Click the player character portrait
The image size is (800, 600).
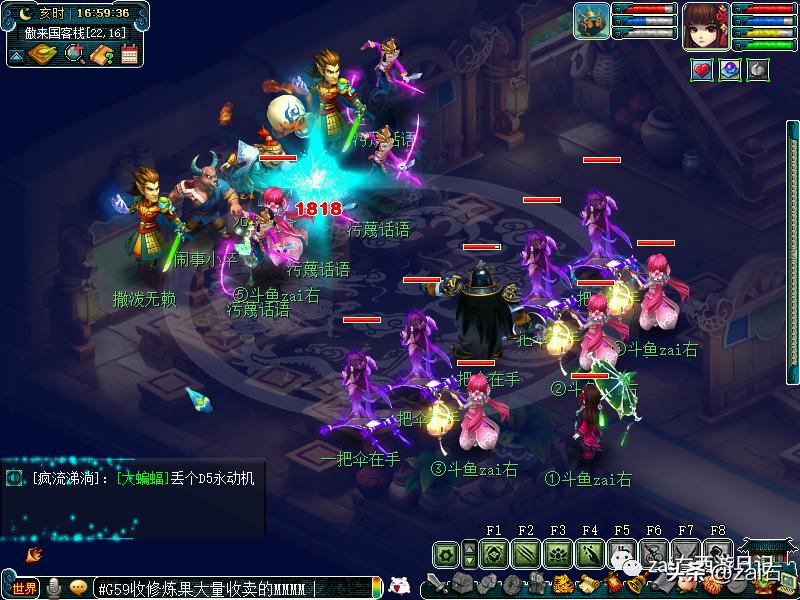point(705,26)
